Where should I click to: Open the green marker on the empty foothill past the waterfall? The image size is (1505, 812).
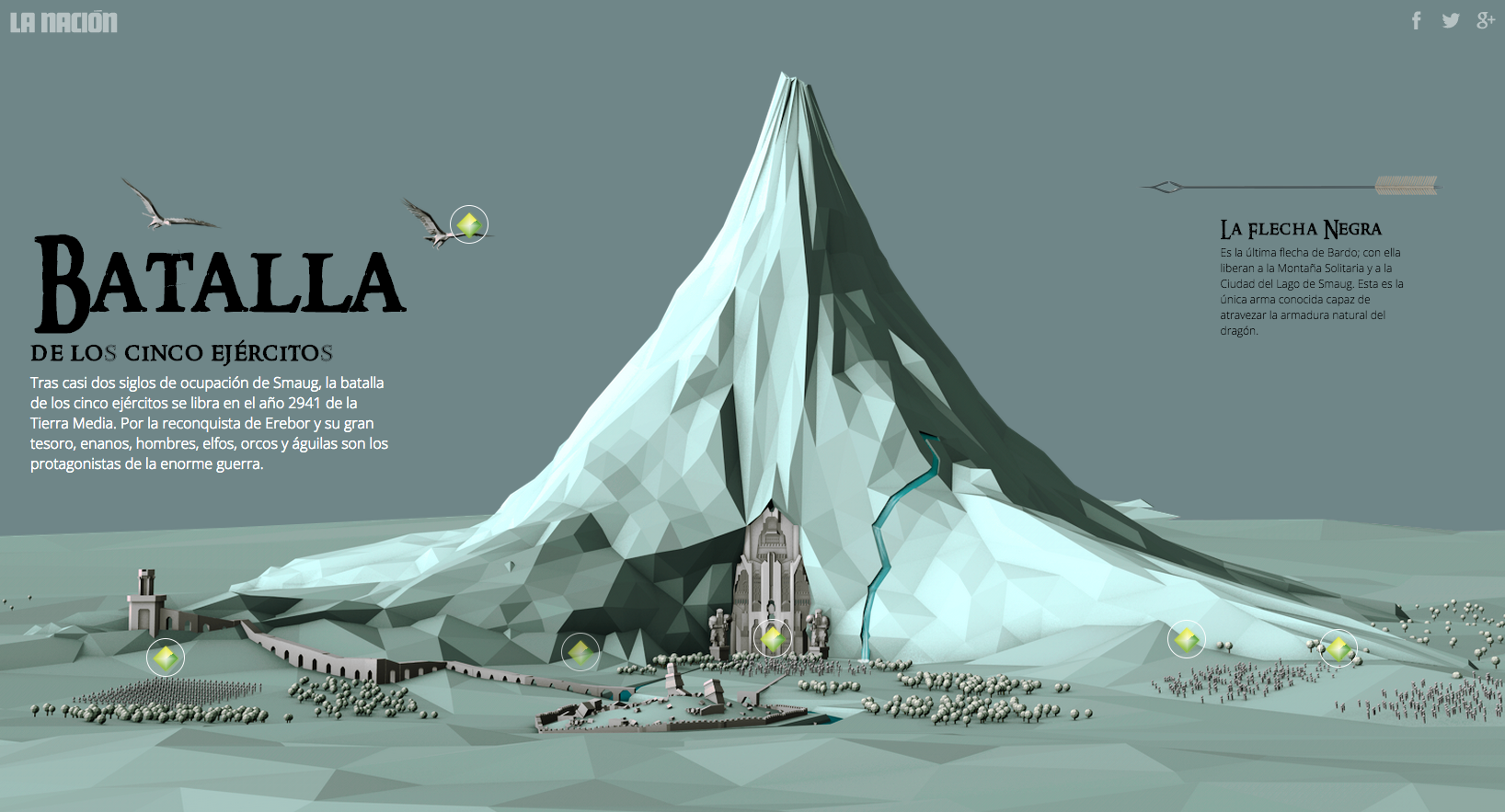coord(1187,639)
